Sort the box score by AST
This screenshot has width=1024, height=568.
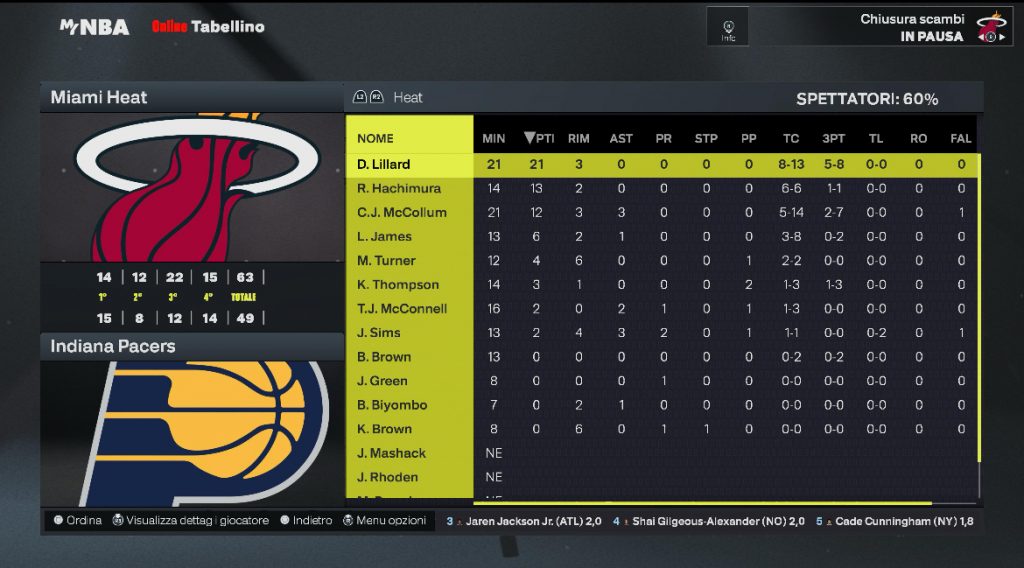(x=621, y=138)
